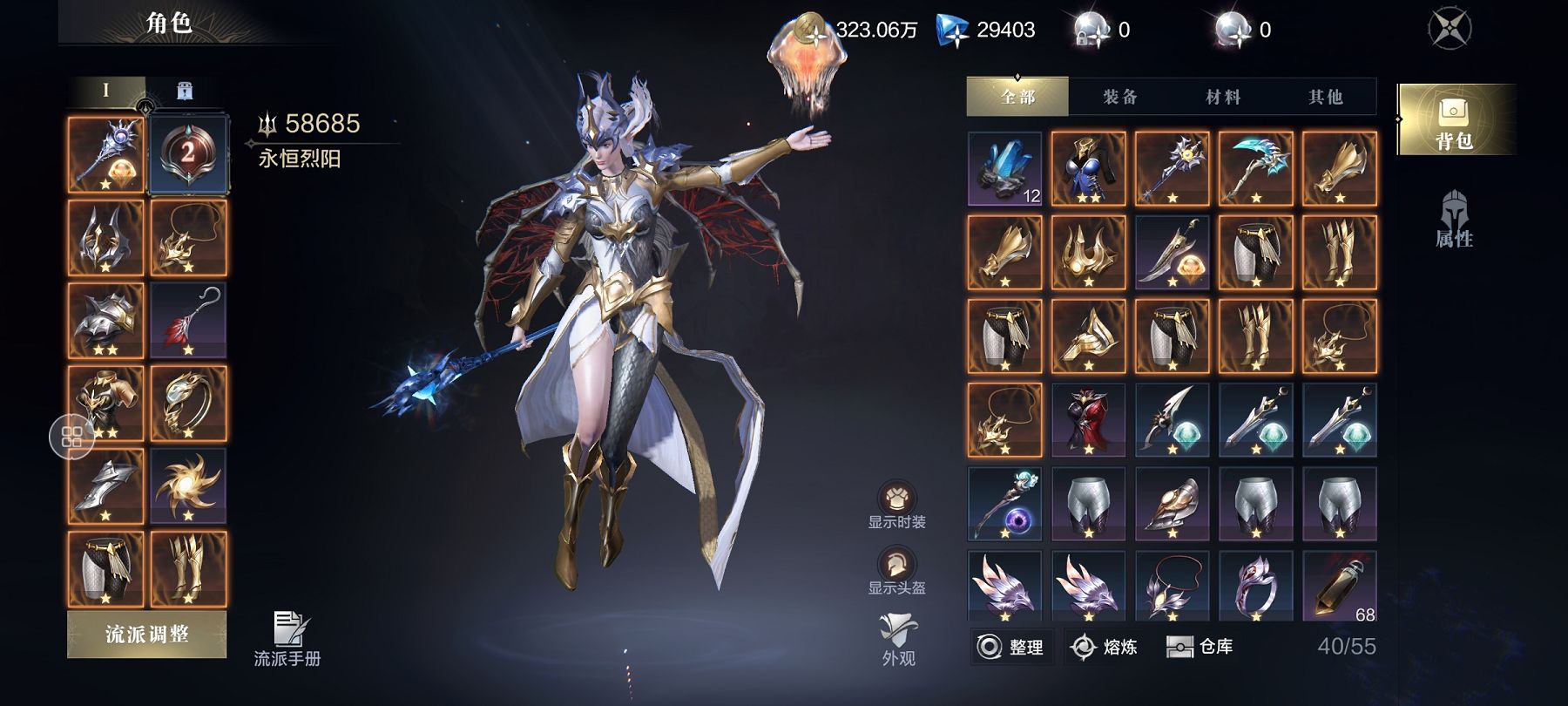
Task: Open the 流派手册 build handbook
Action: (287, 640)
